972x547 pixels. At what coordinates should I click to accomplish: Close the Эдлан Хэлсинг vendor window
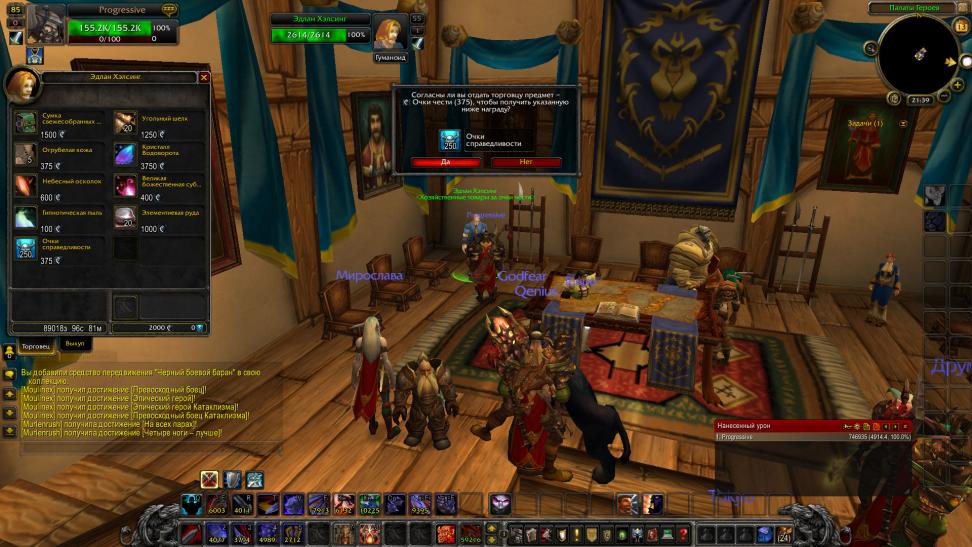(204, 77)
